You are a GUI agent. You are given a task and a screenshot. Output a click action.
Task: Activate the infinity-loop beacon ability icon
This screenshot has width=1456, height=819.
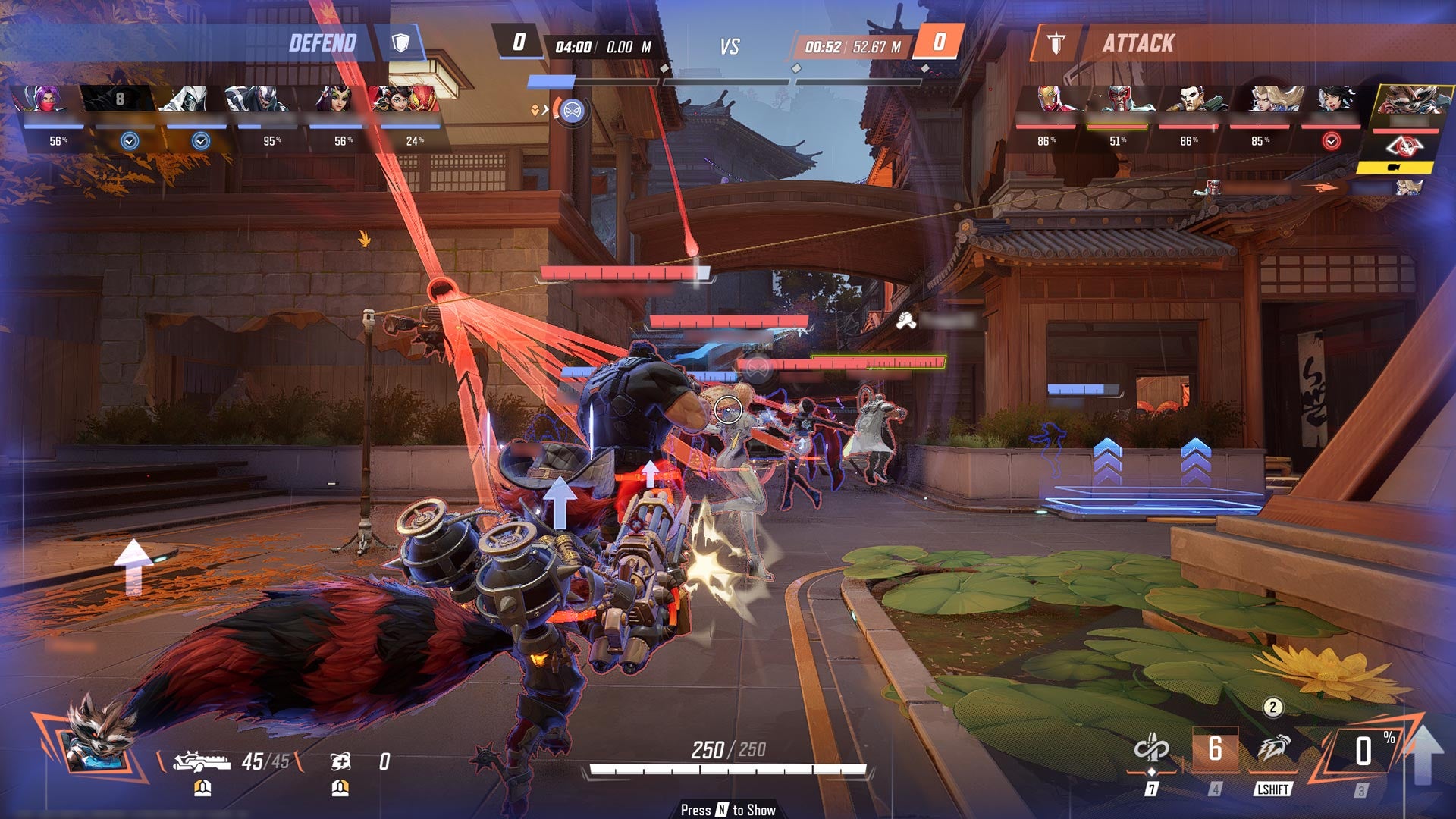pos(1151,750)
